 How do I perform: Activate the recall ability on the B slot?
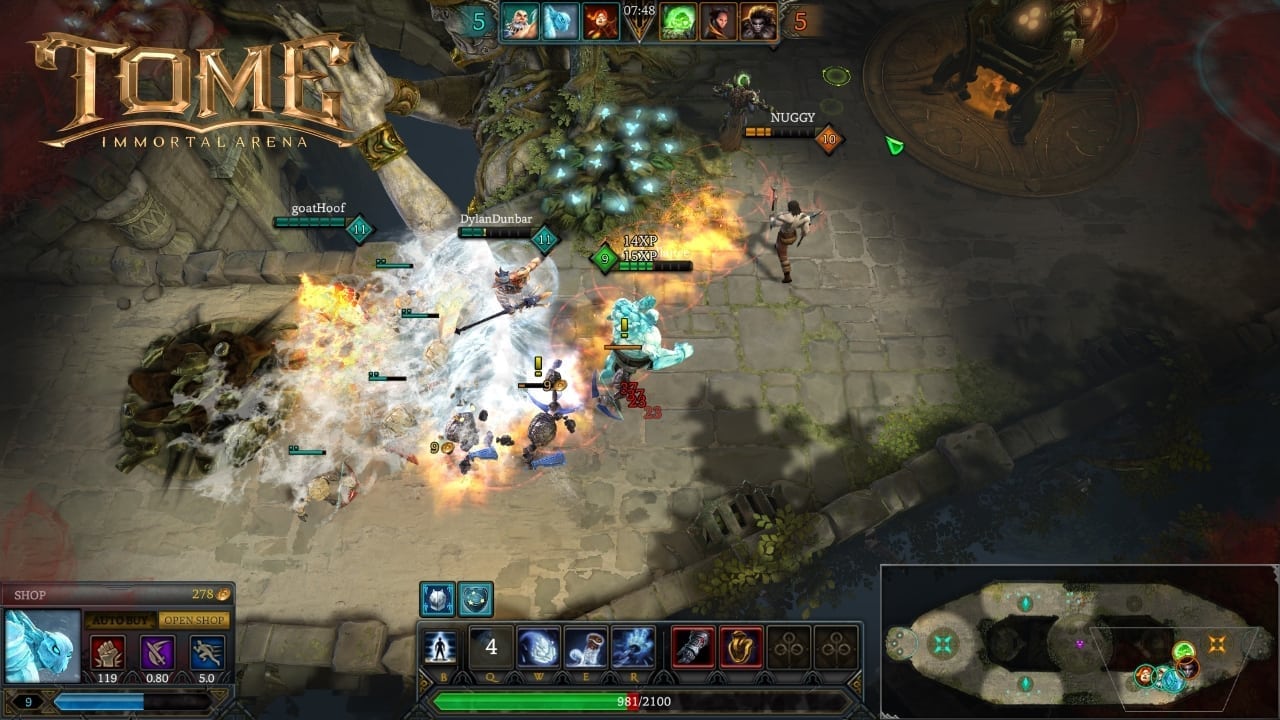point(440,647)
